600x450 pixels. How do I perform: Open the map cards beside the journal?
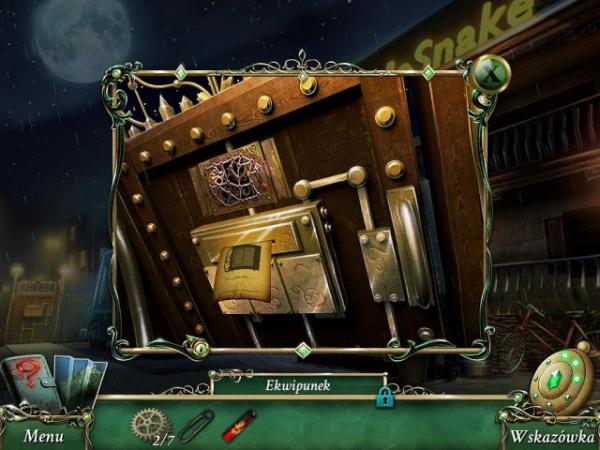click(80, 380)
